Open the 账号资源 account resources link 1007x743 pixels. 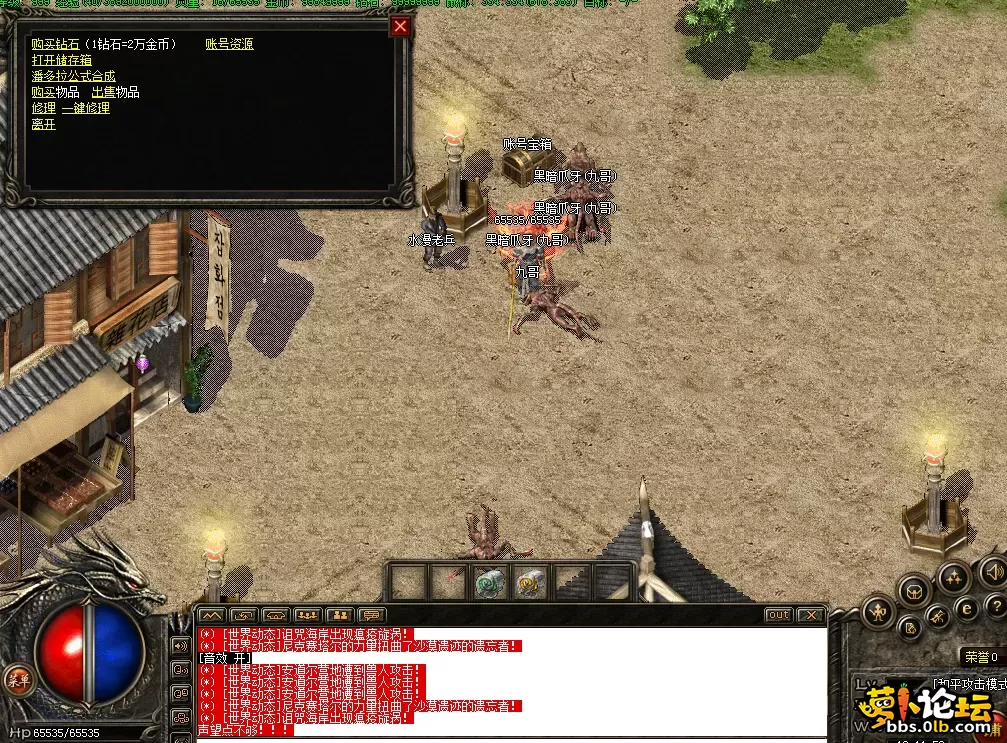point(229,44)
